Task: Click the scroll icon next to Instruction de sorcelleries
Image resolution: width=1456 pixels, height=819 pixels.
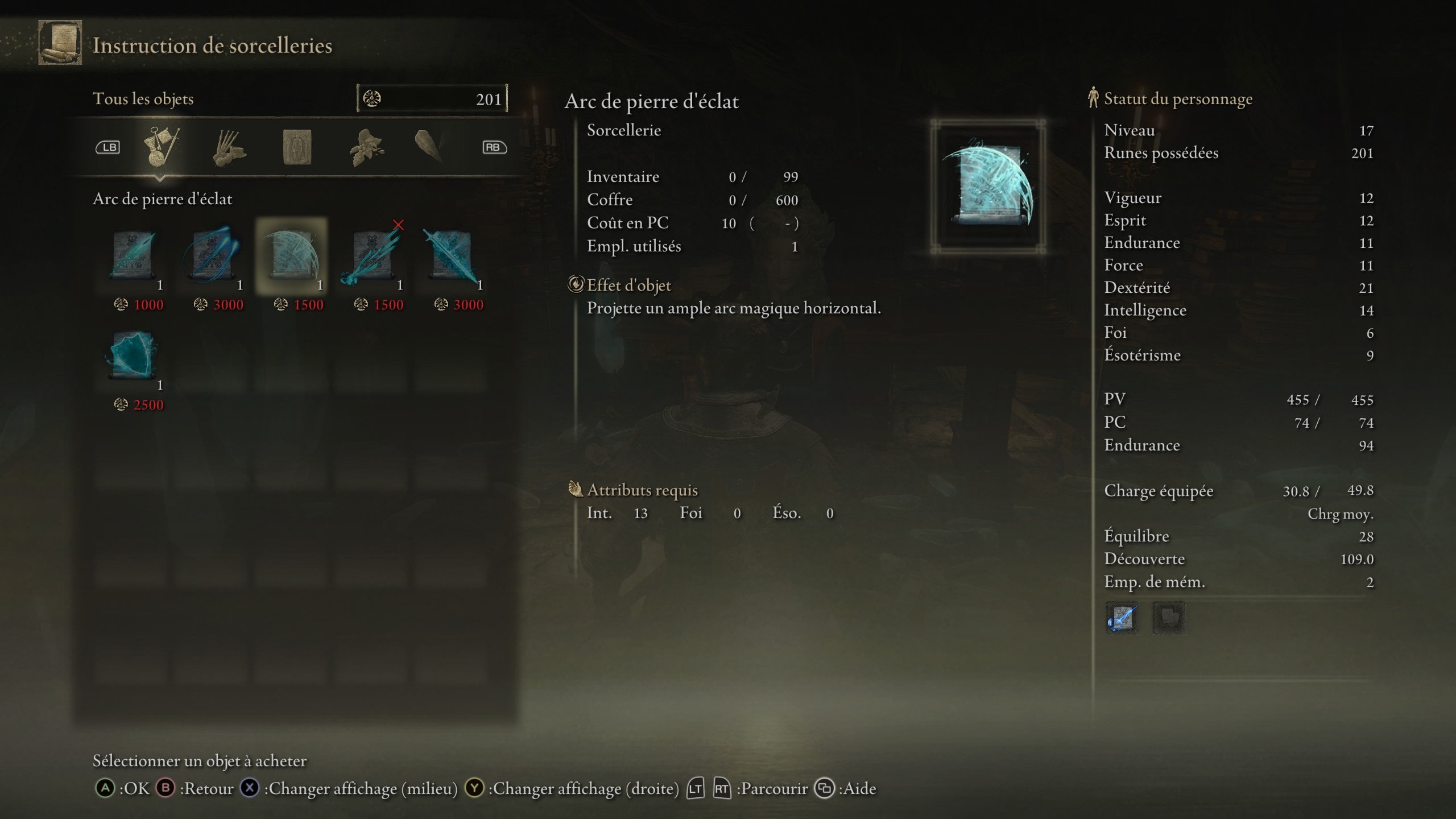Action: tap(59, 44)
